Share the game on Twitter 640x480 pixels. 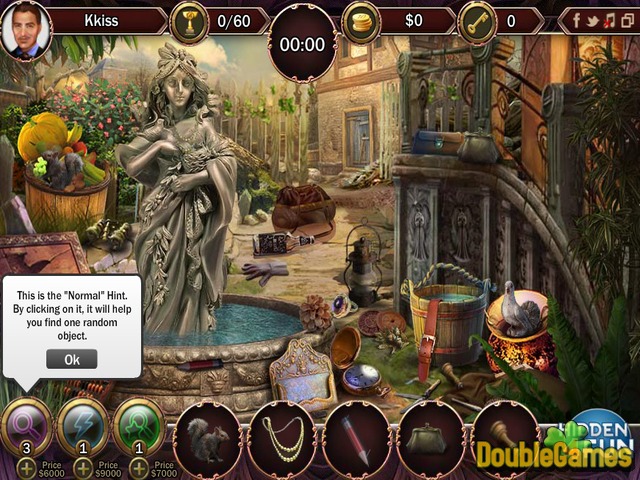click(x=590, y=20)
